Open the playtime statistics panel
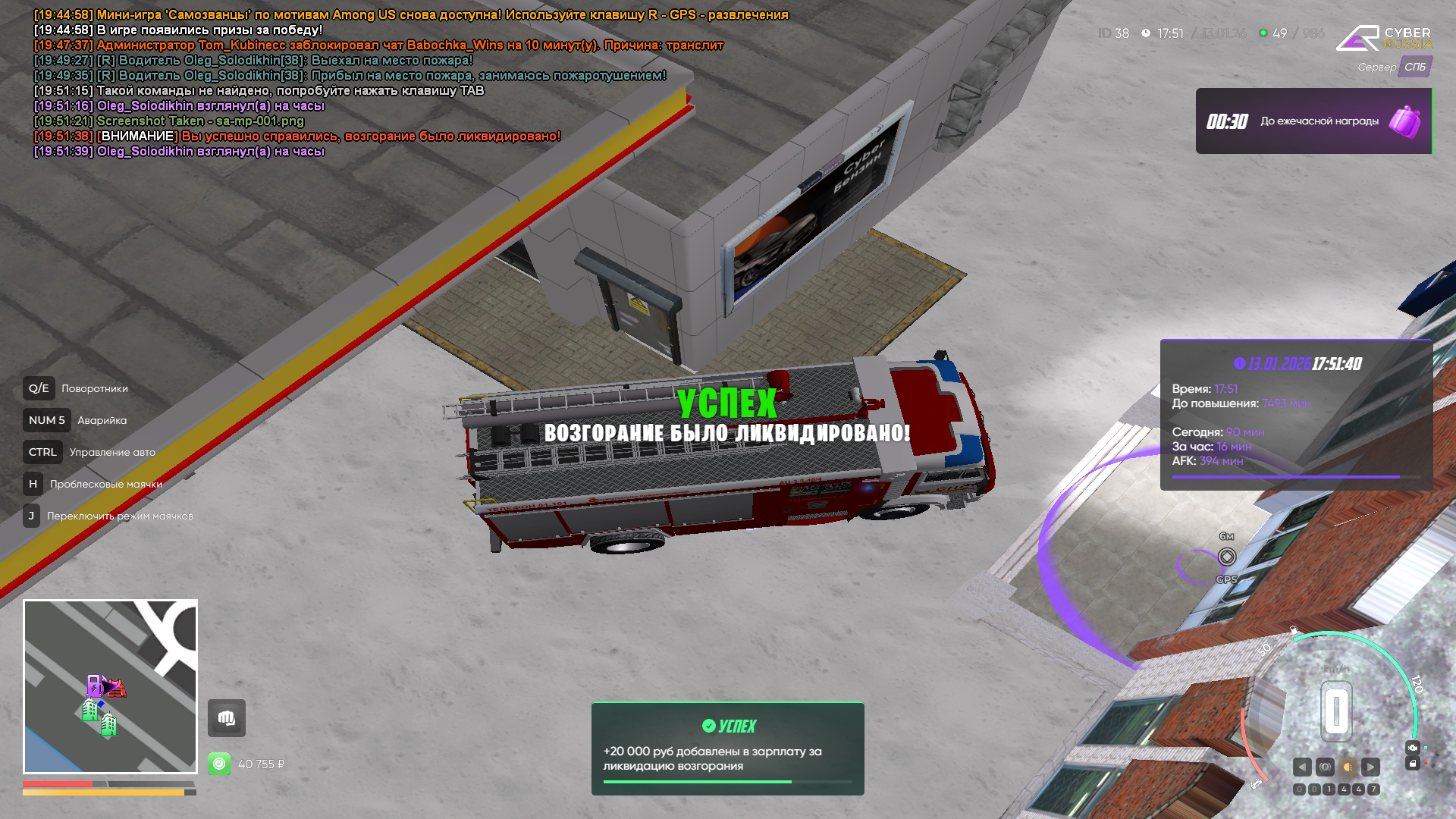The width and height of the screenshot is (1456, 819). point(1296,415)
